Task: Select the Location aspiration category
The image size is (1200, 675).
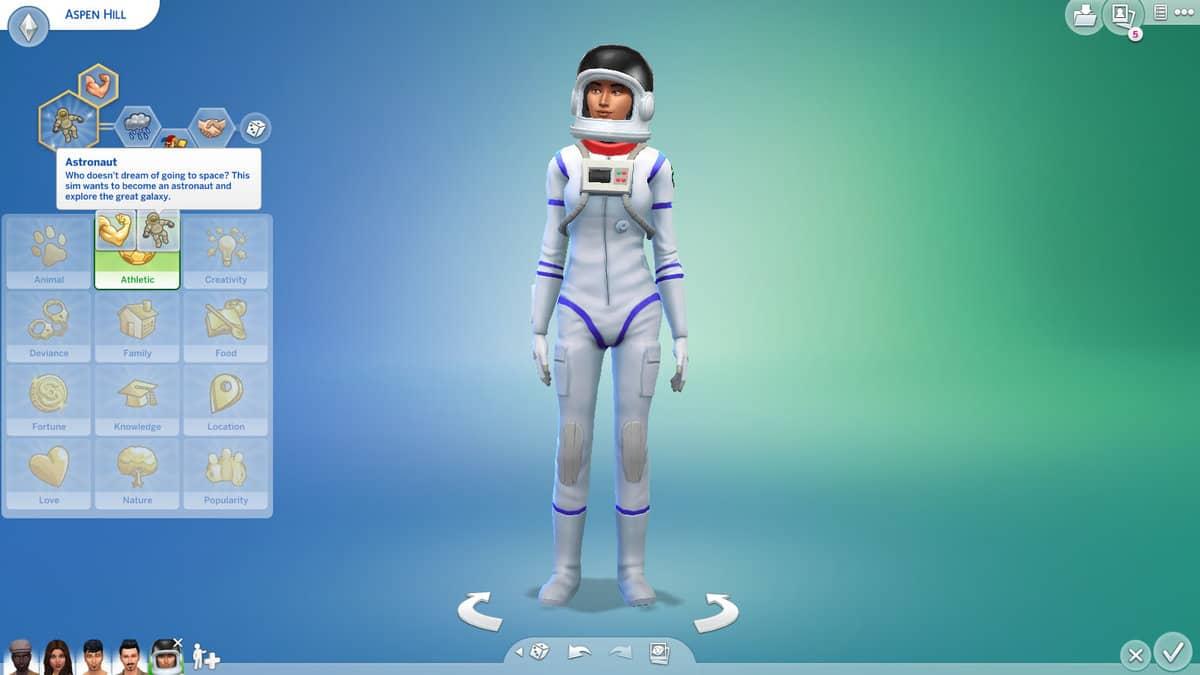Action: point(226,400)
